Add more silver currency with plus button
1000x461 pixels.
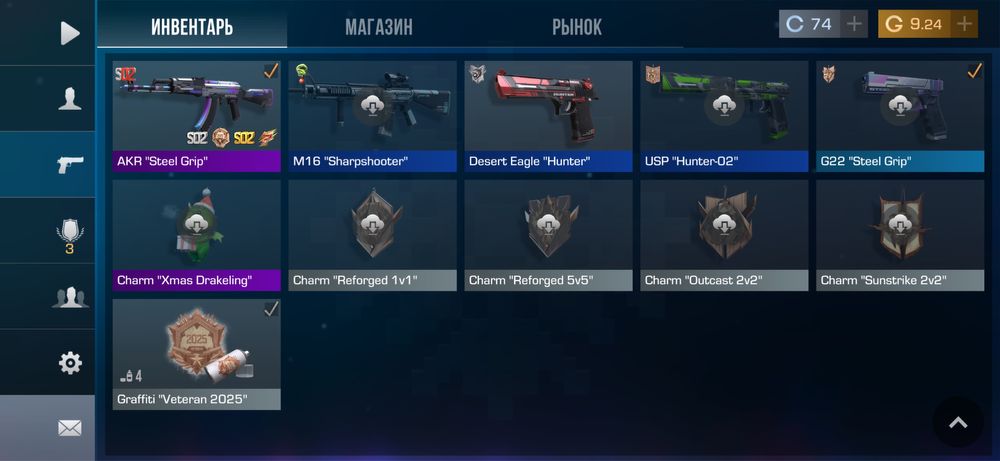click(854, 24)
